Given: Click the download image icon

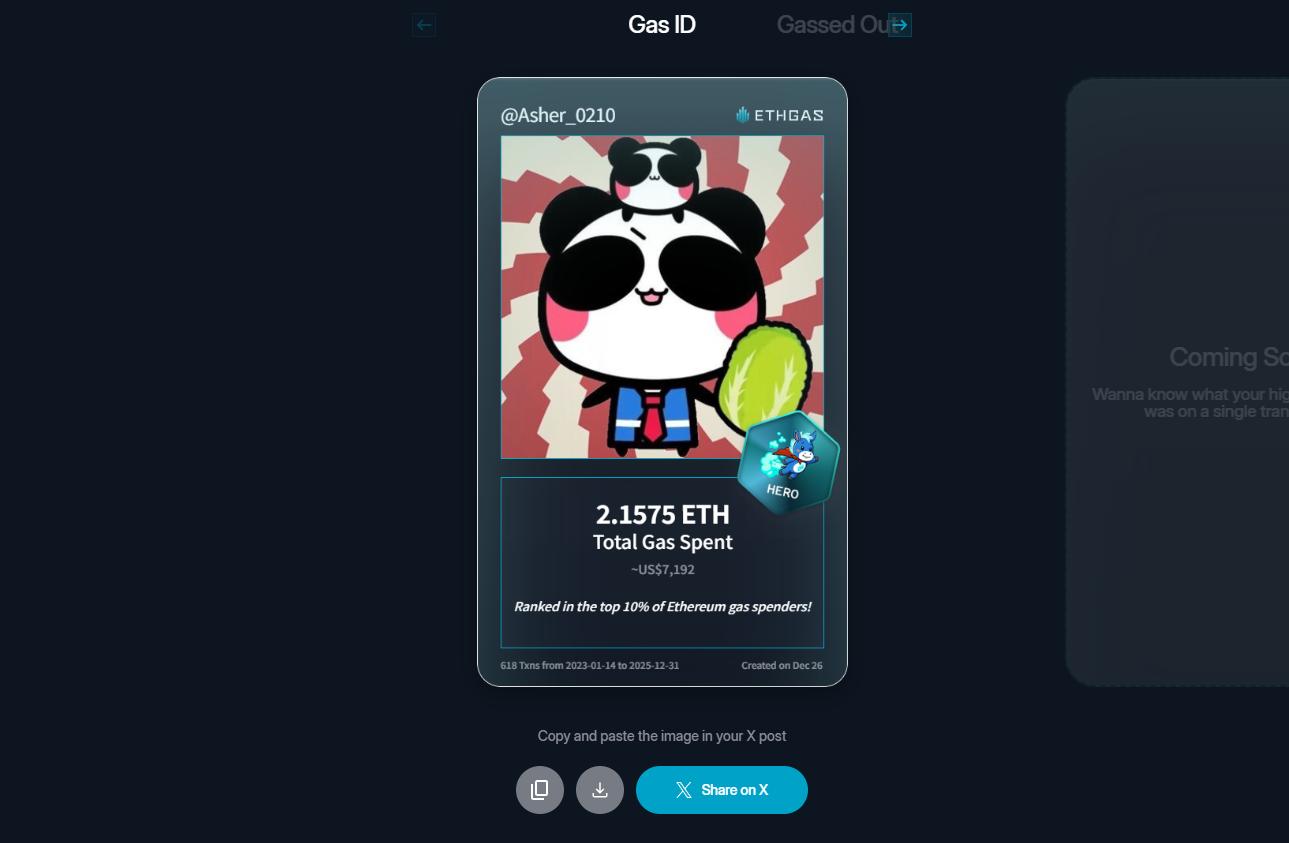Looking at the screenshot, I should [600, 790].
